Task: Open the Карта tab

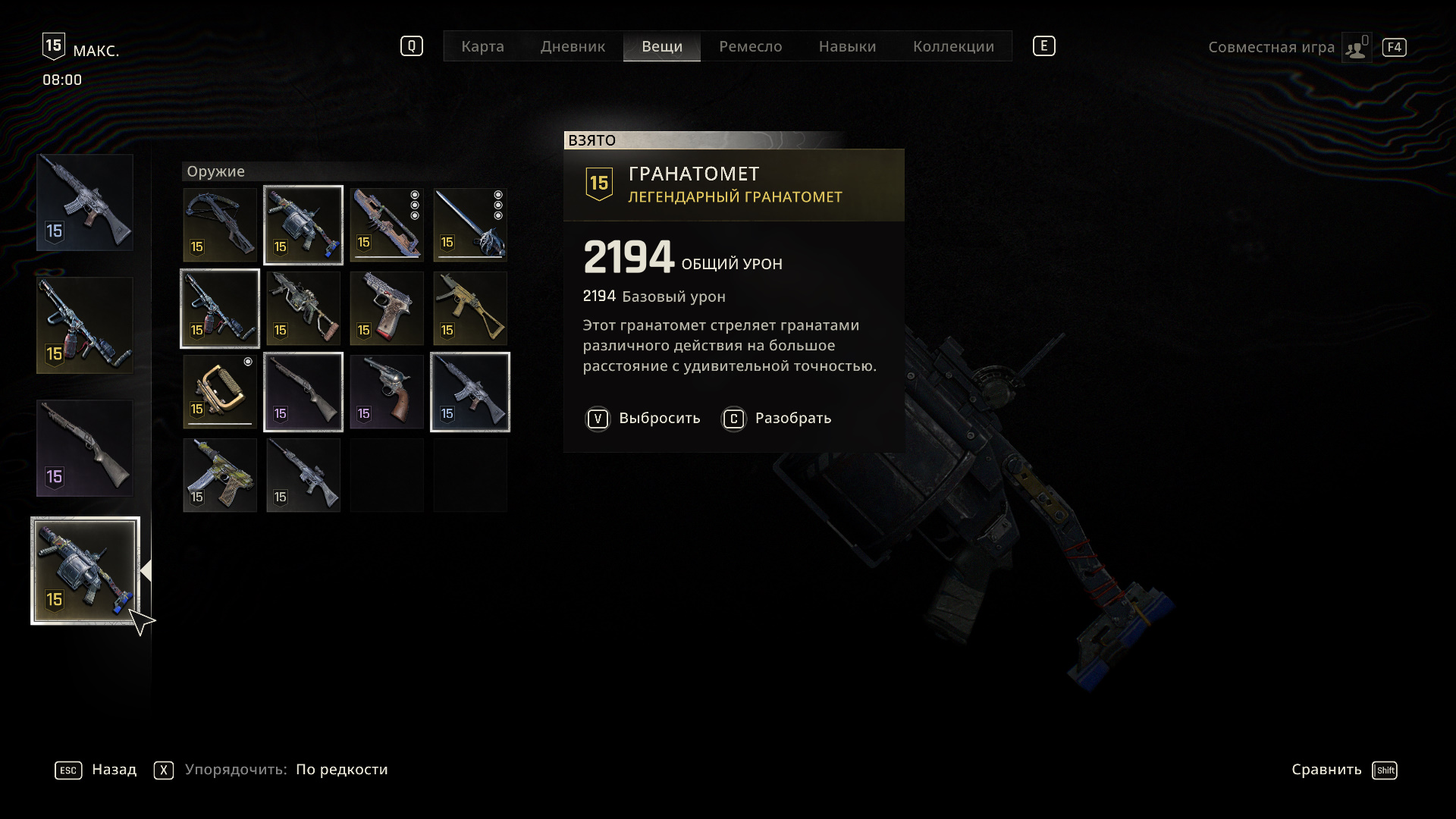Action: [482, 46]
